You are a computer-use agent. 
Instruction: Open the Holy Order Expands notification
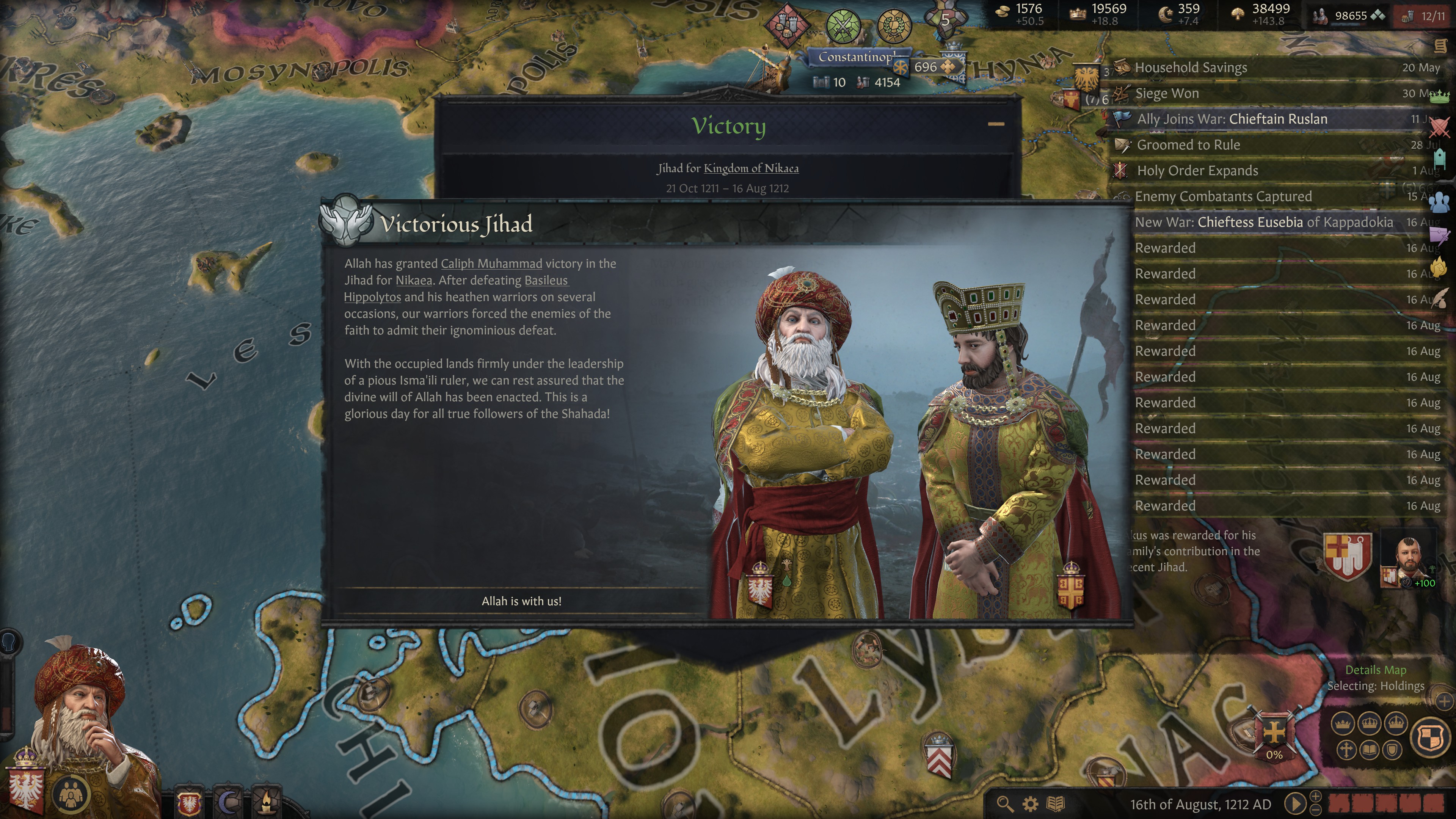(x=1197, y=171)
